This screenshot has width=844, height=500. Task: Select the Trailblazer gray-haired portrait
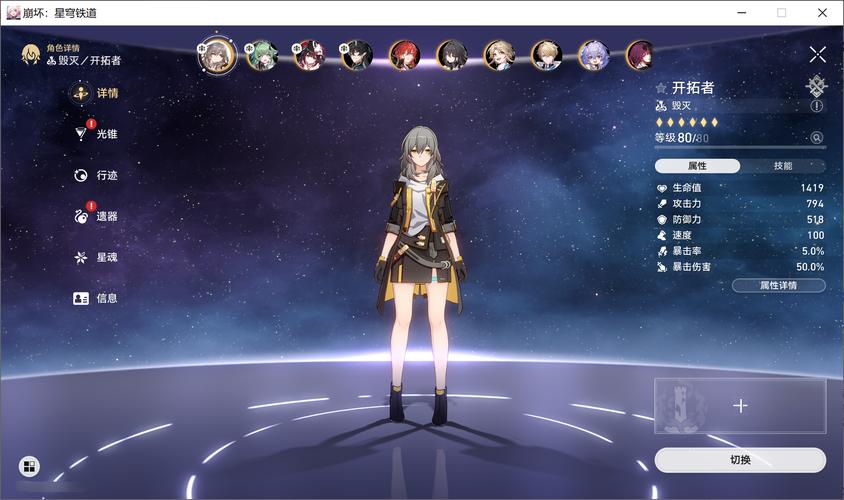[215, 54]
